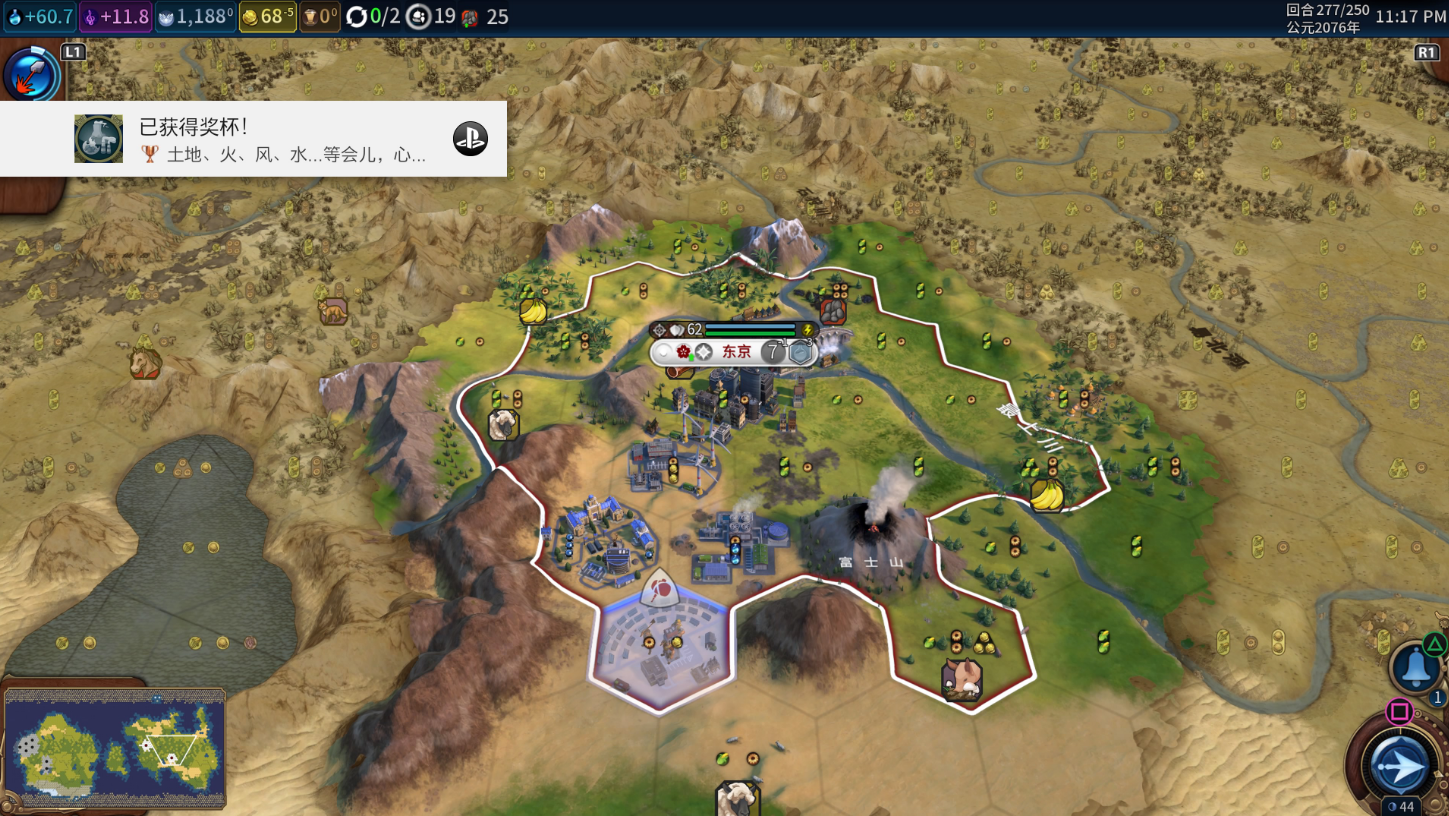Click the science yield in top bar
Viewport: 1449px width, 816px height.
click(40, 17)
